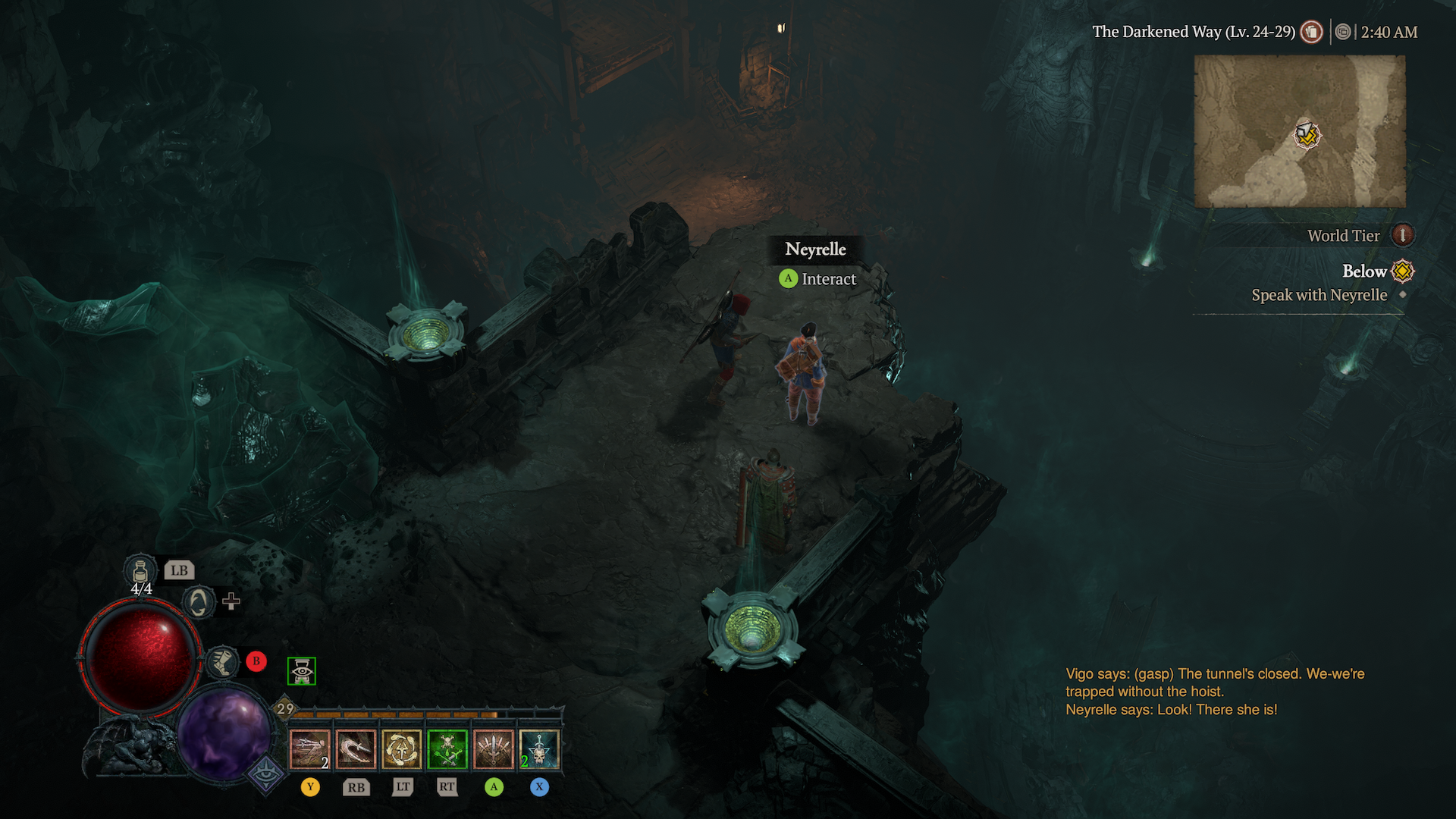Click the red card icon beside the zone name

[1312, 32]
